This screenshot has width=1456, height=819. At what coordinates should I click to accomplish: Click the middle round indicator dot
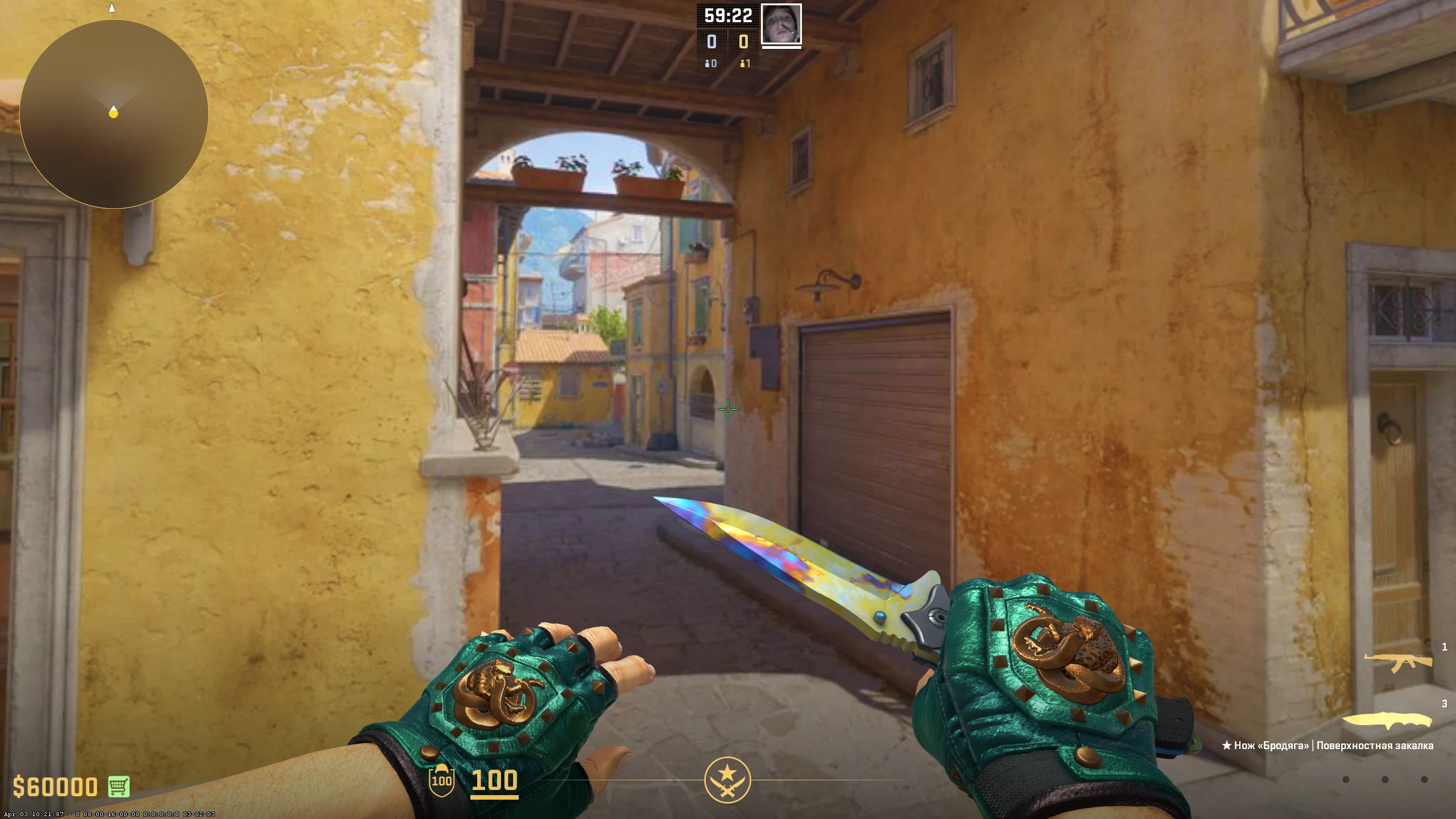(x=1385, y=779)
